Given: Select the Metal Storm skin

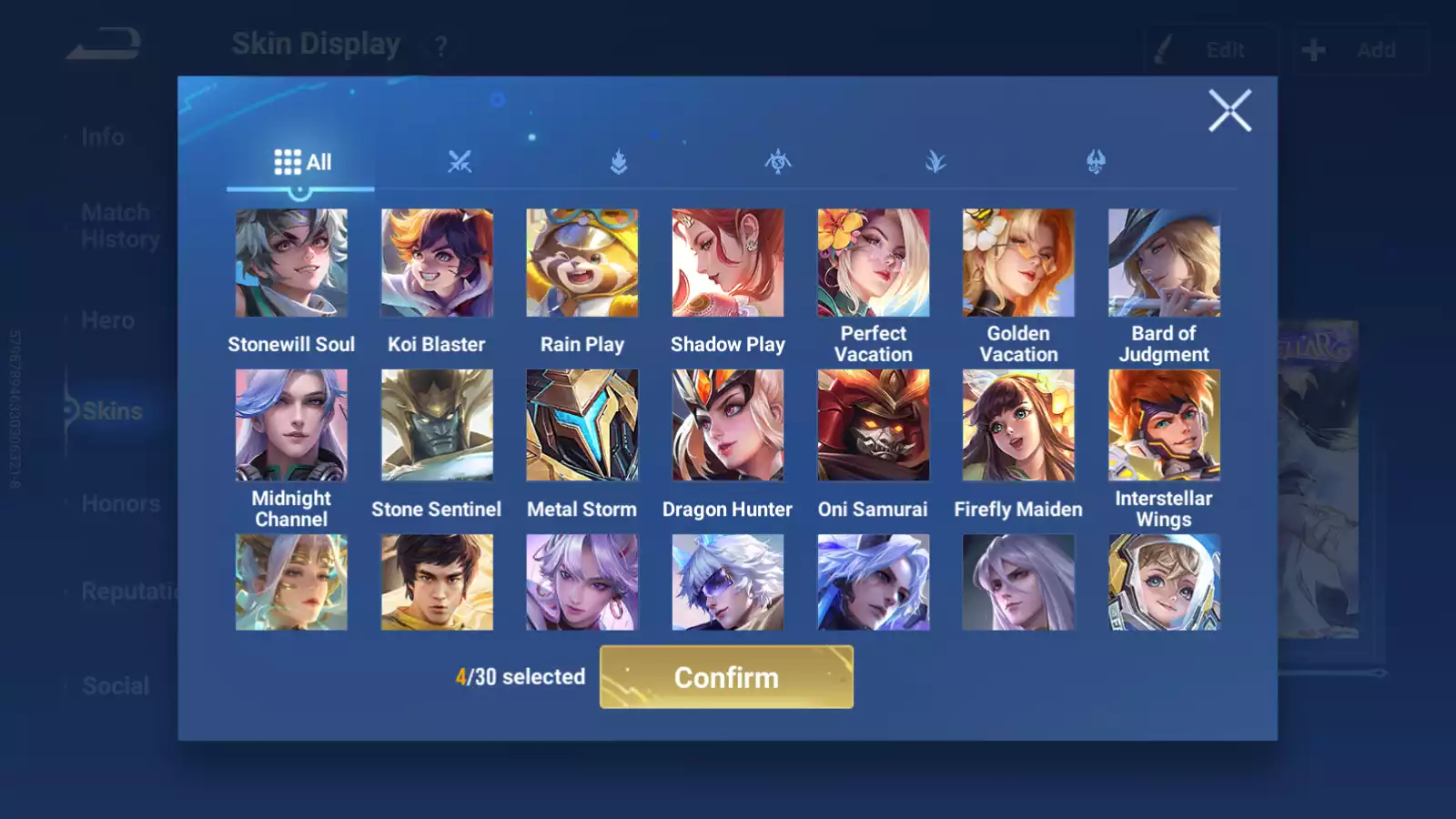Looking at the screenshot, I should point(581,424).
